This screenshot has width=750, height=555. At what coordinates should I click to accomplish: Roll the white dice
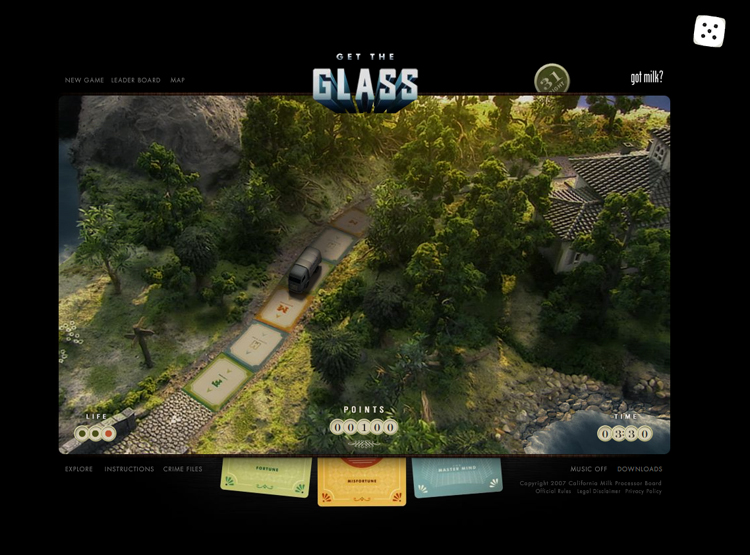[709, 31]
